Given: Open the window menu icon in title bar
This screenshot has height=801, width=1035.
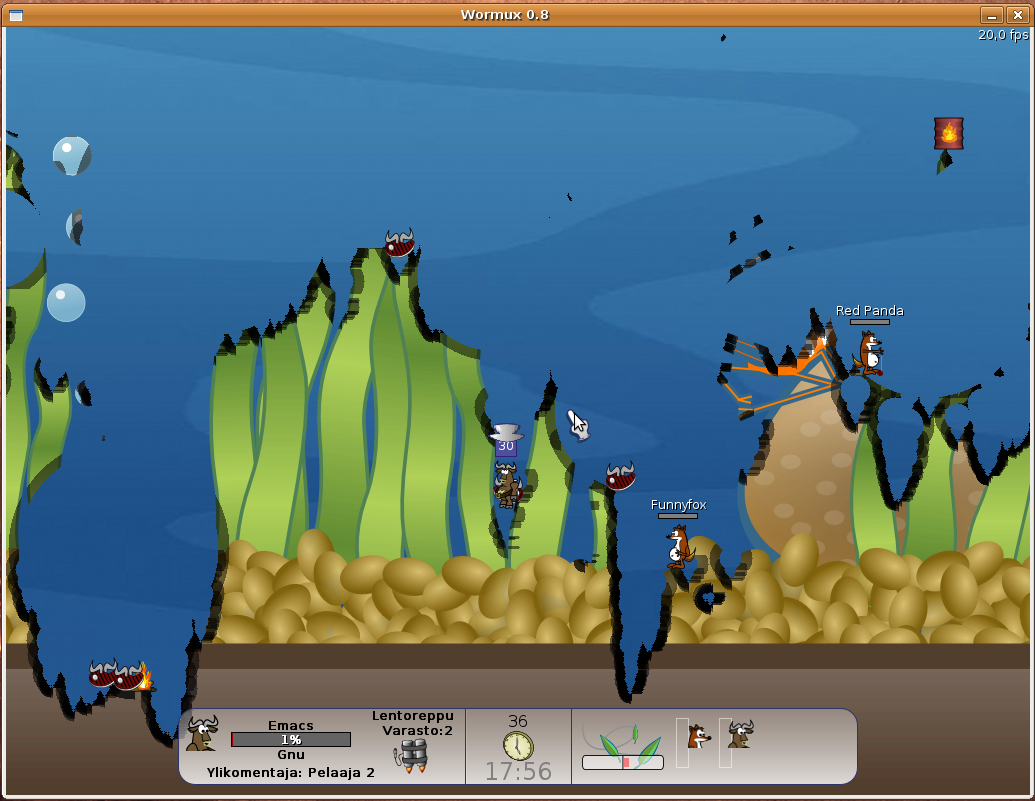Looking at the screenshot, I should coord(16,15).
